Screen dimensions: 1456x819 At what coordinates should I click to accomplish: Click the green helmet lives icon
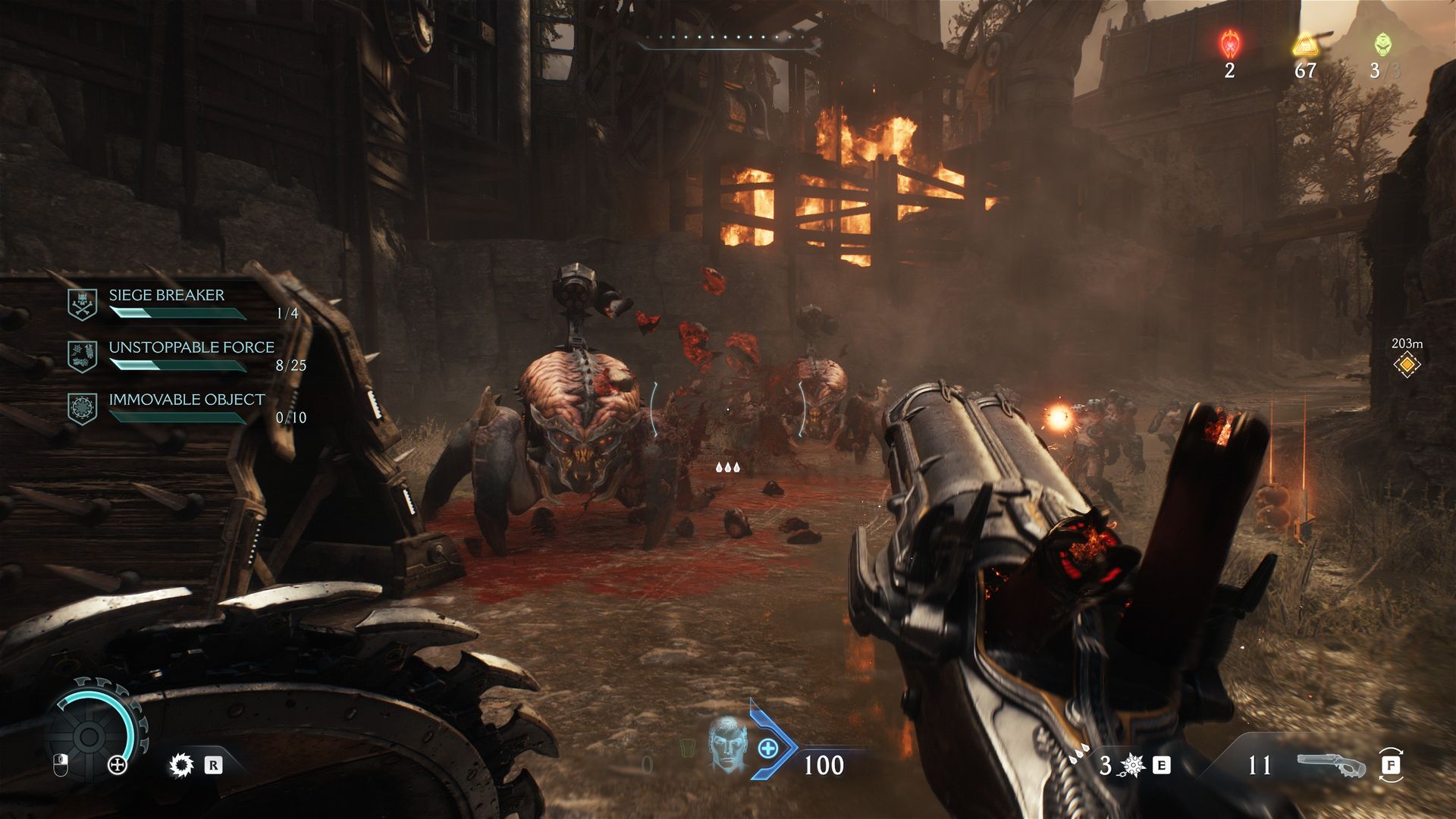[x=1382, y=45]
